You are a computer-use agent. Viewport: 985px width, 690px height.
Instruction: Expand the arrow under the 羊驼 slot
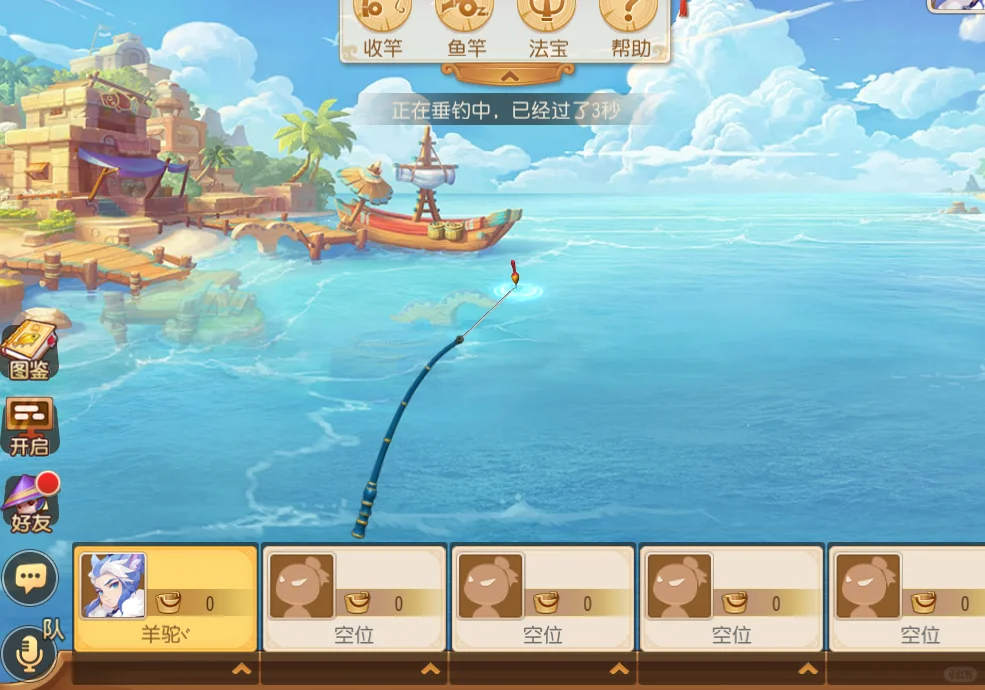coord(241,669)
